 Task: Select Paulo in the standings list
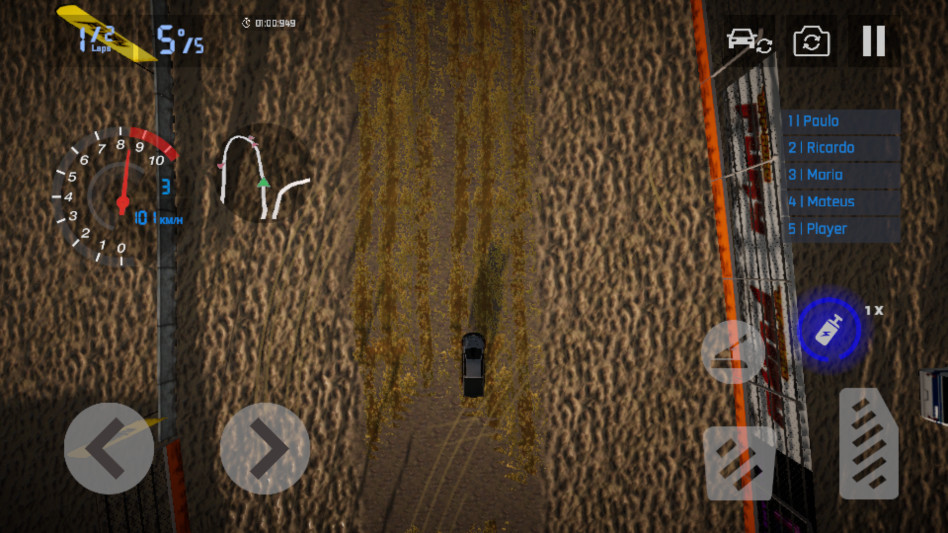(841, 121)
